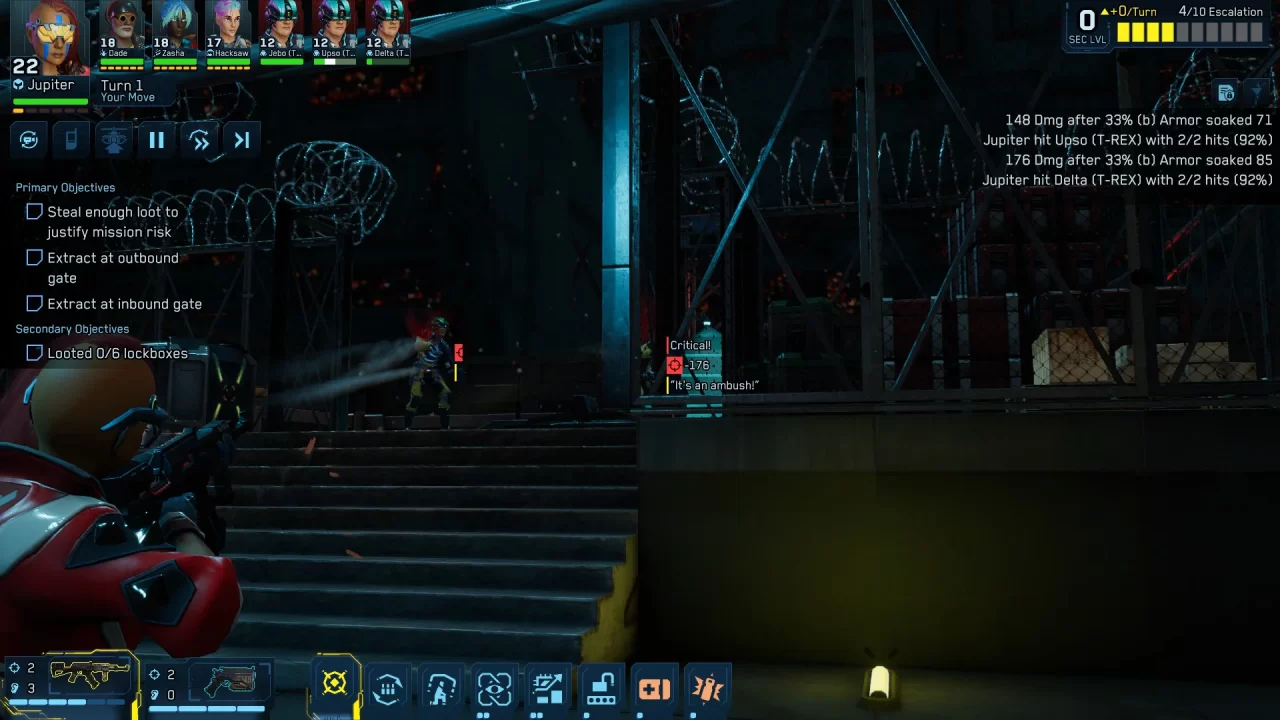Check off 'Steal enough loot' objective

(x=34, y=211)
